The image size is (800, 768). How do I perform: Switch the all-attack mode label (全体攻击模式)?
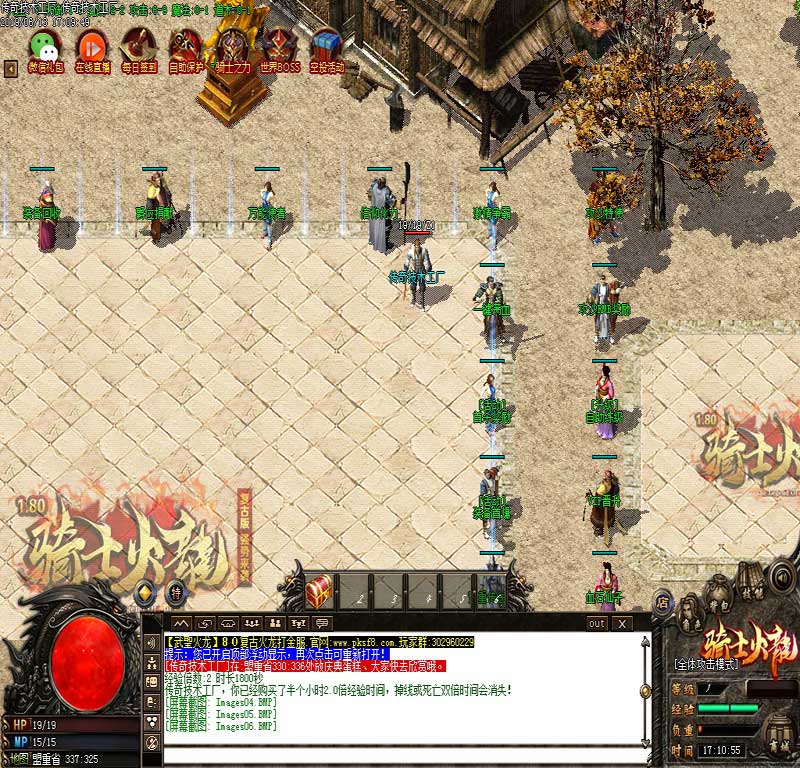pyautogui.click(x=707, y=663)
